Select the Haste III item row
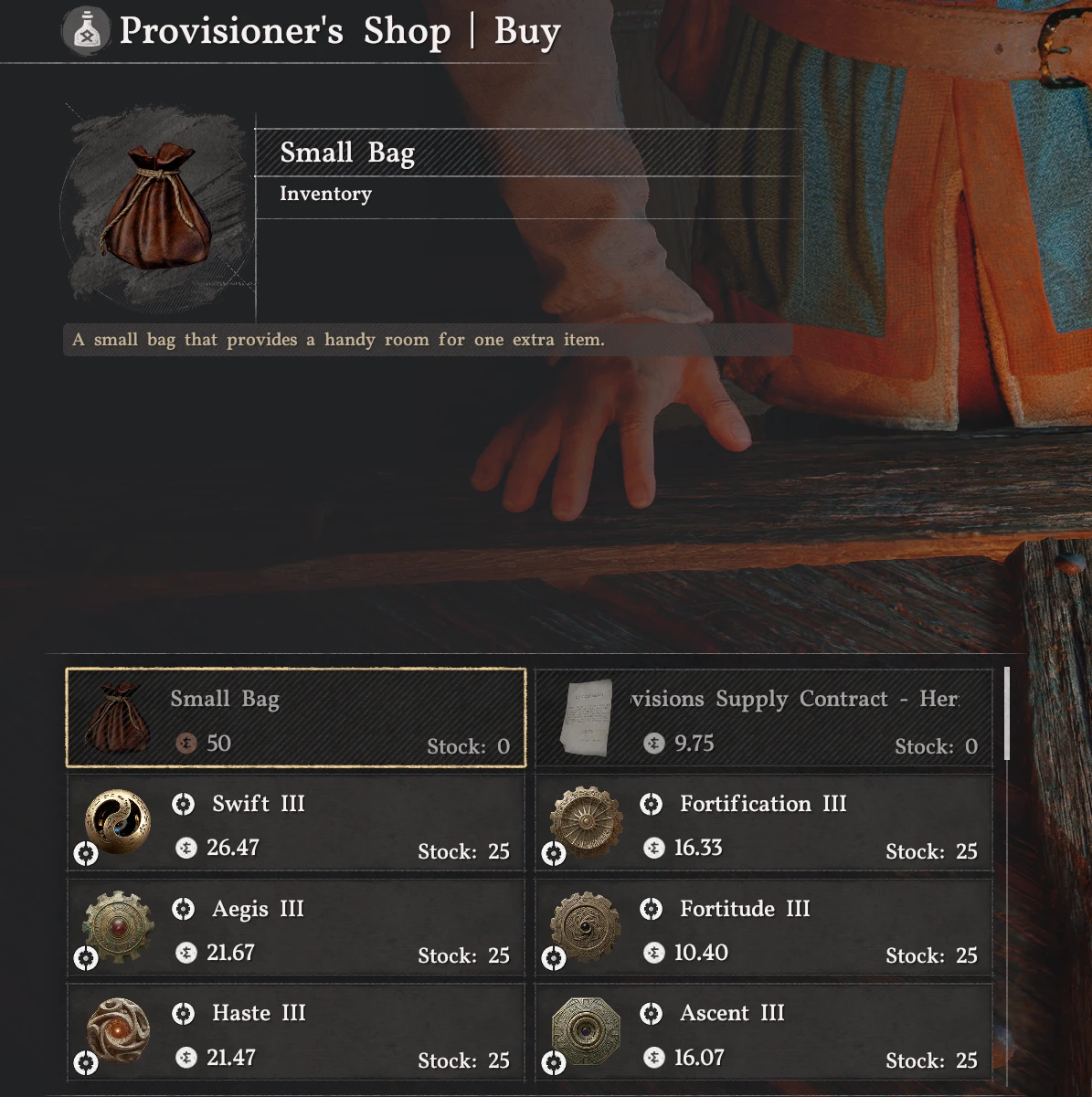This screenshot has width=1092, height=1097. pyautogui.click(x=295, y=1035)
